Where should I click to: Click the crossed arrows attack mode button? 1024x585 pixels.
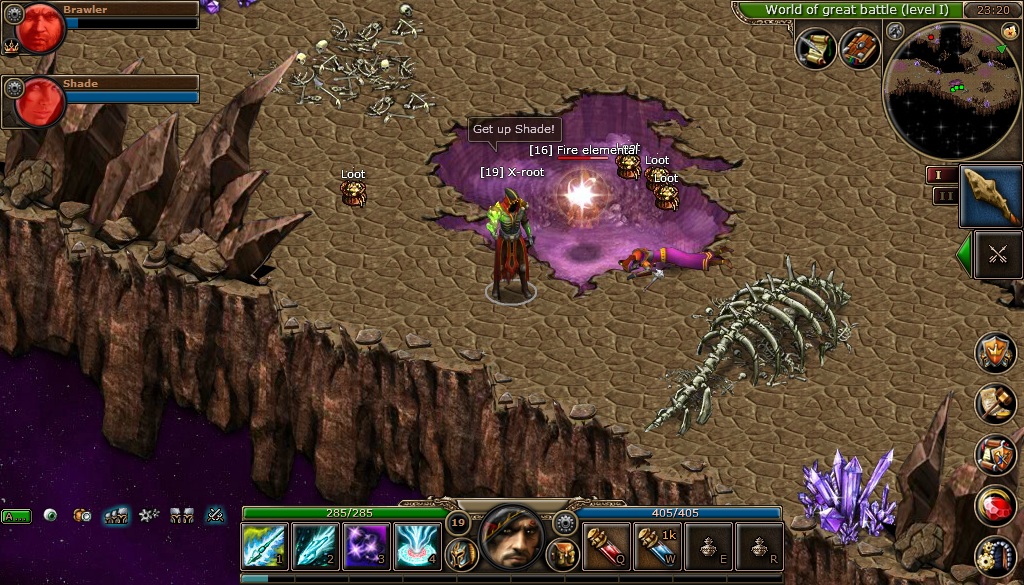(x=997, y=254)
